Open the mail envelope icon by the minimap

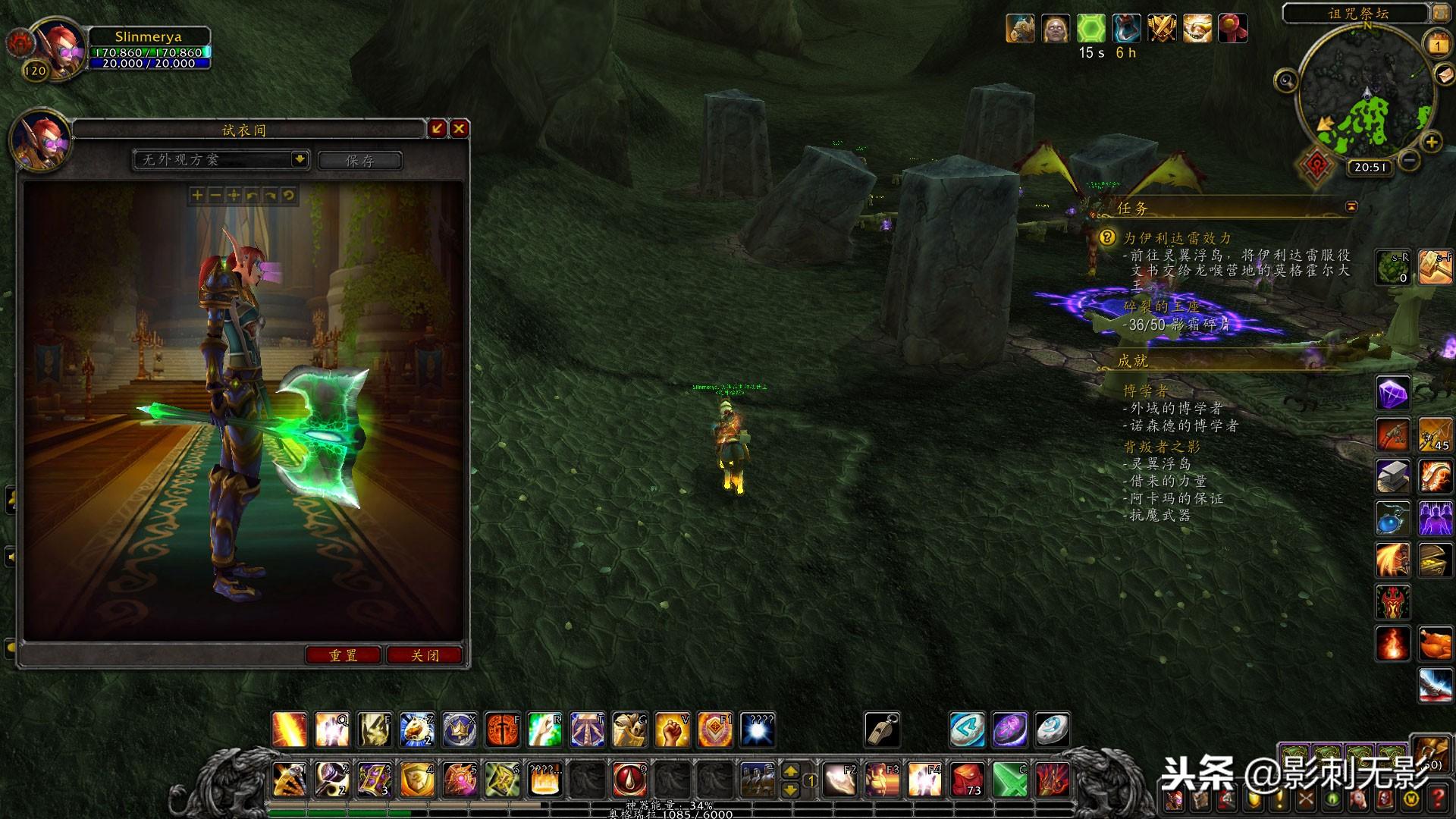click(x=1445, y=75)
